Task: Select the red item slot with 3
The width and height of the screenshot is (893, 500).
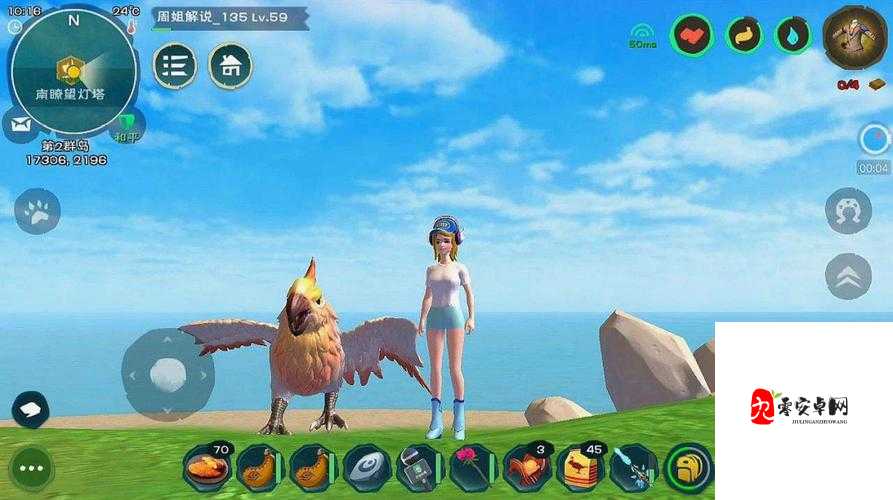Action: click(x=526, y=467)
